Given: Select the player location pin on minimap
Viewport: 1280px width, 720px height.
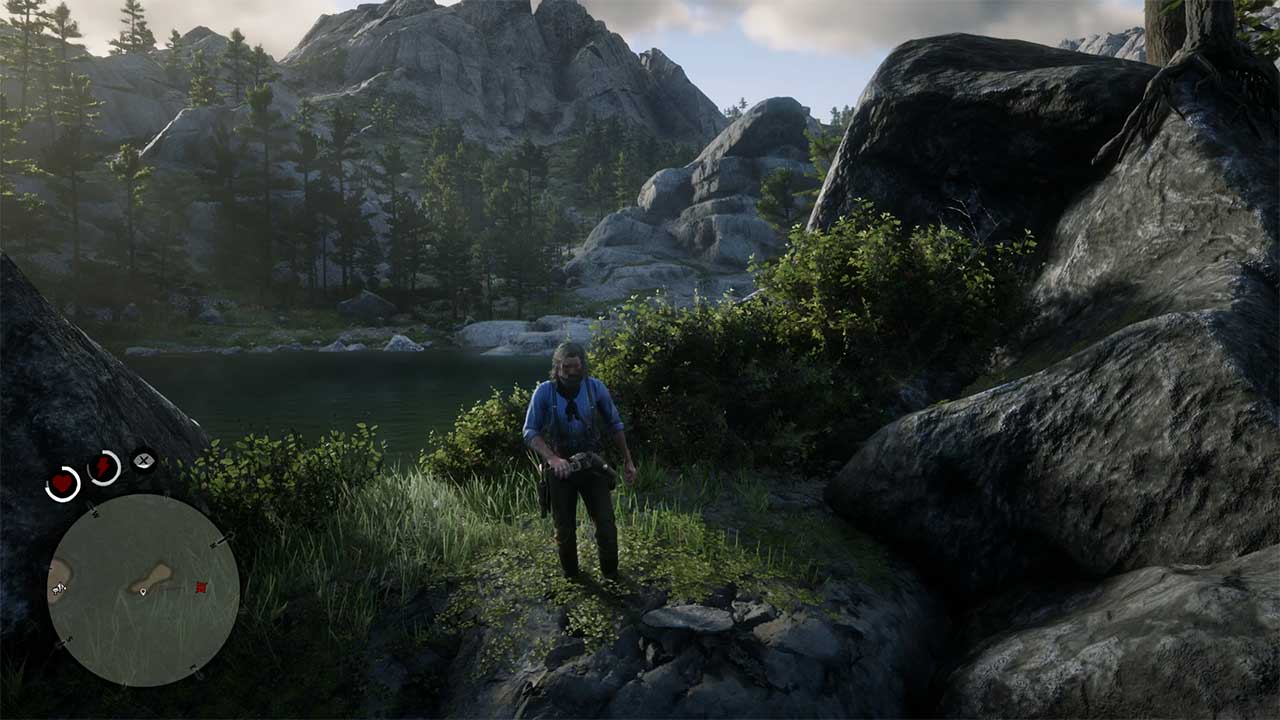Looking at the screenshot, I should coord(143,592).
